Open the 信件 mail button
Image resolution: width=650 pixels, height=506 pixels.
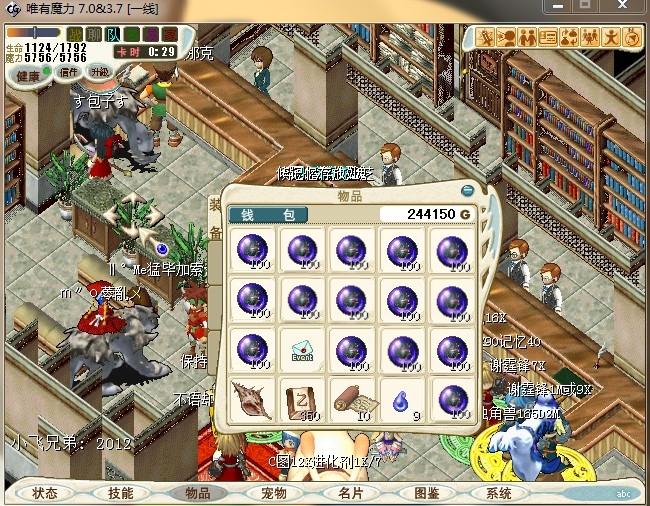tap(69, 73)
